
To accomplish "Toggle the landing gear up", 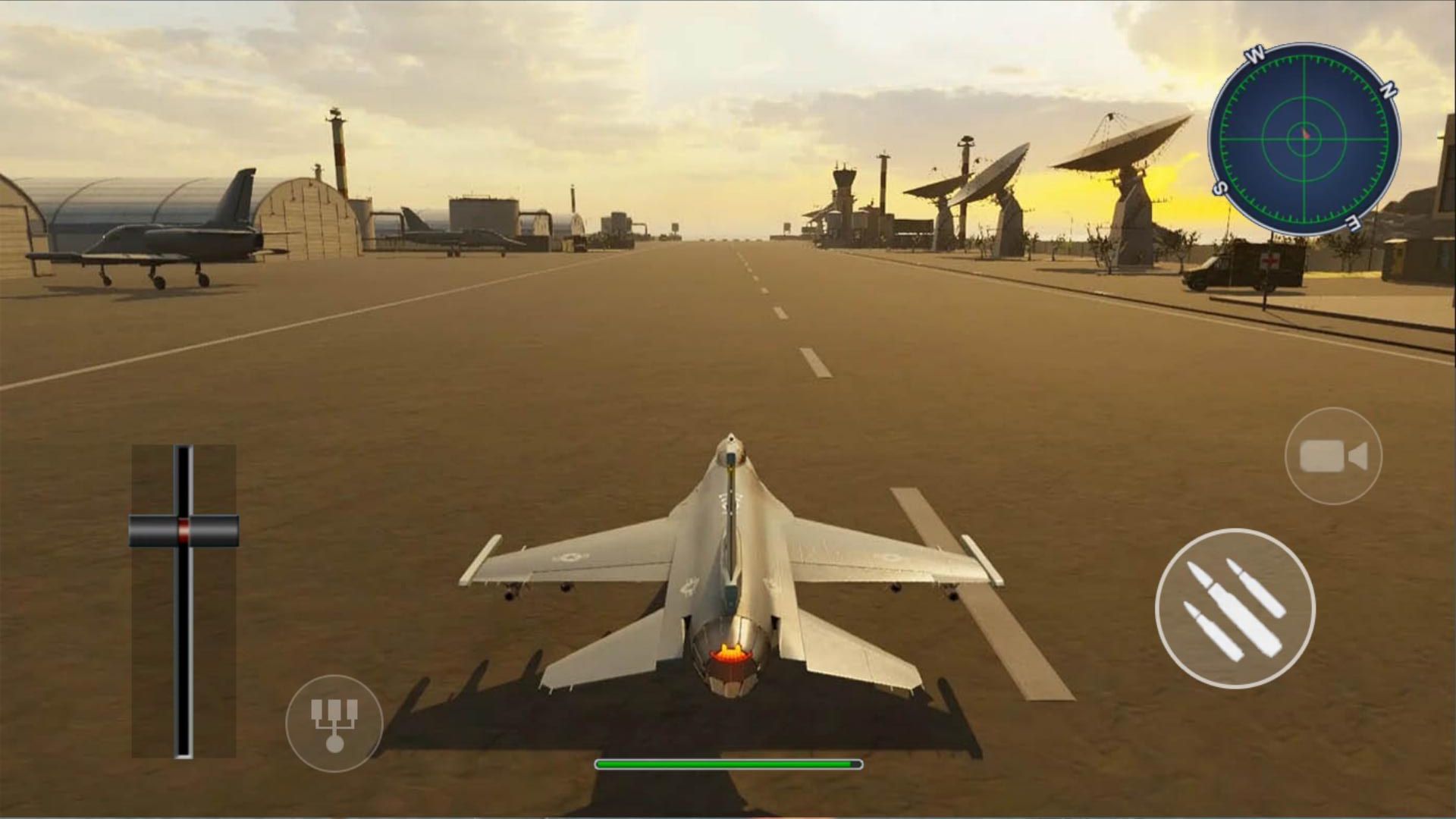I will 334,720.
